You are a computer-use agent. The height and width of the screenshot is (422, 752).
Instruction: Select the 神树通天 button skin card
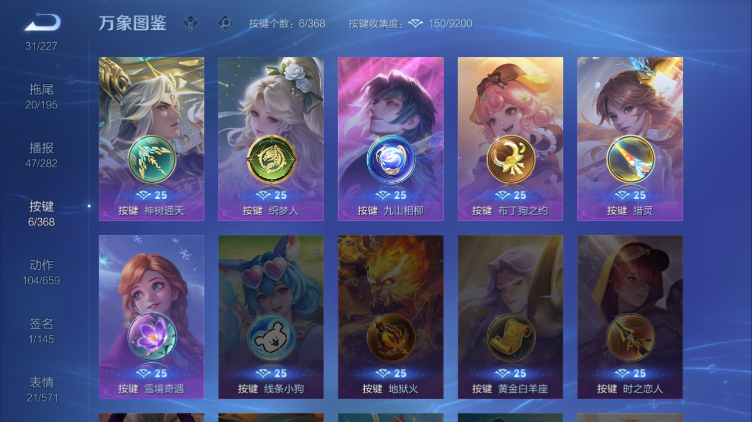click(151, 138)
